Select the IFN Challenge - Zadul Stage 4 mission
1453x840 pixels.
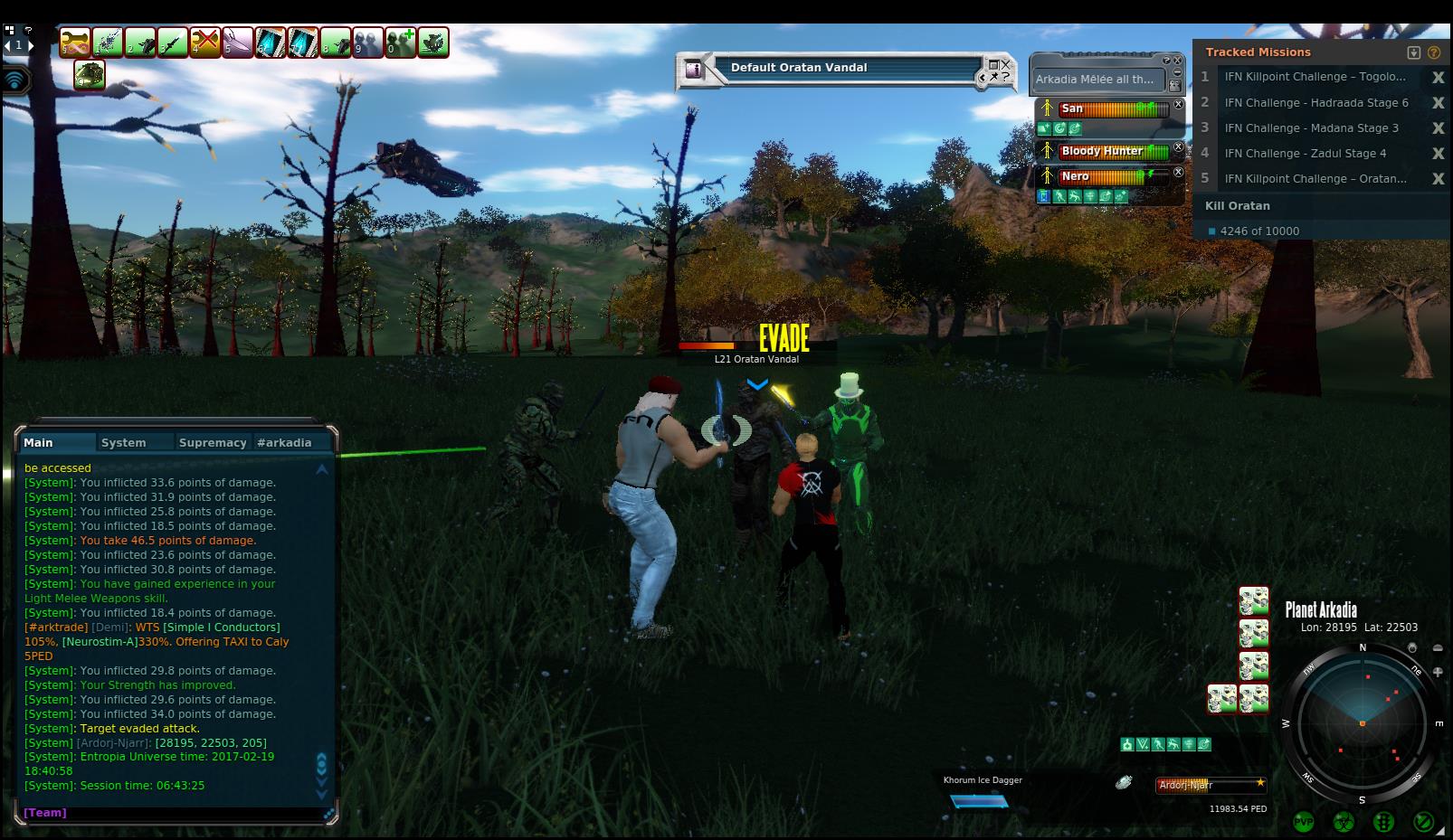[x=1305, y=154]
